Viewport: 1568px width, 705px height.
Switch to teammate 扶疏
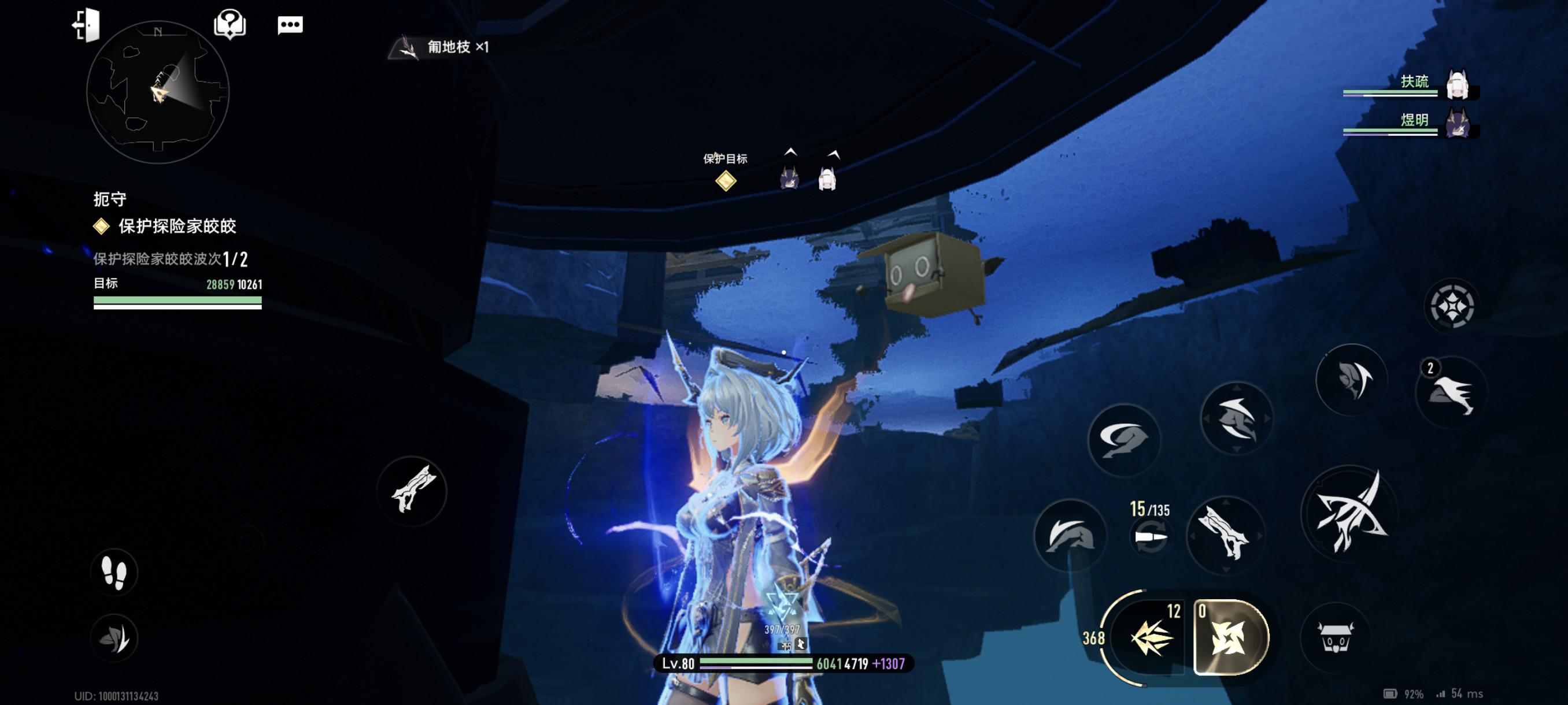tap(1457, 84)
